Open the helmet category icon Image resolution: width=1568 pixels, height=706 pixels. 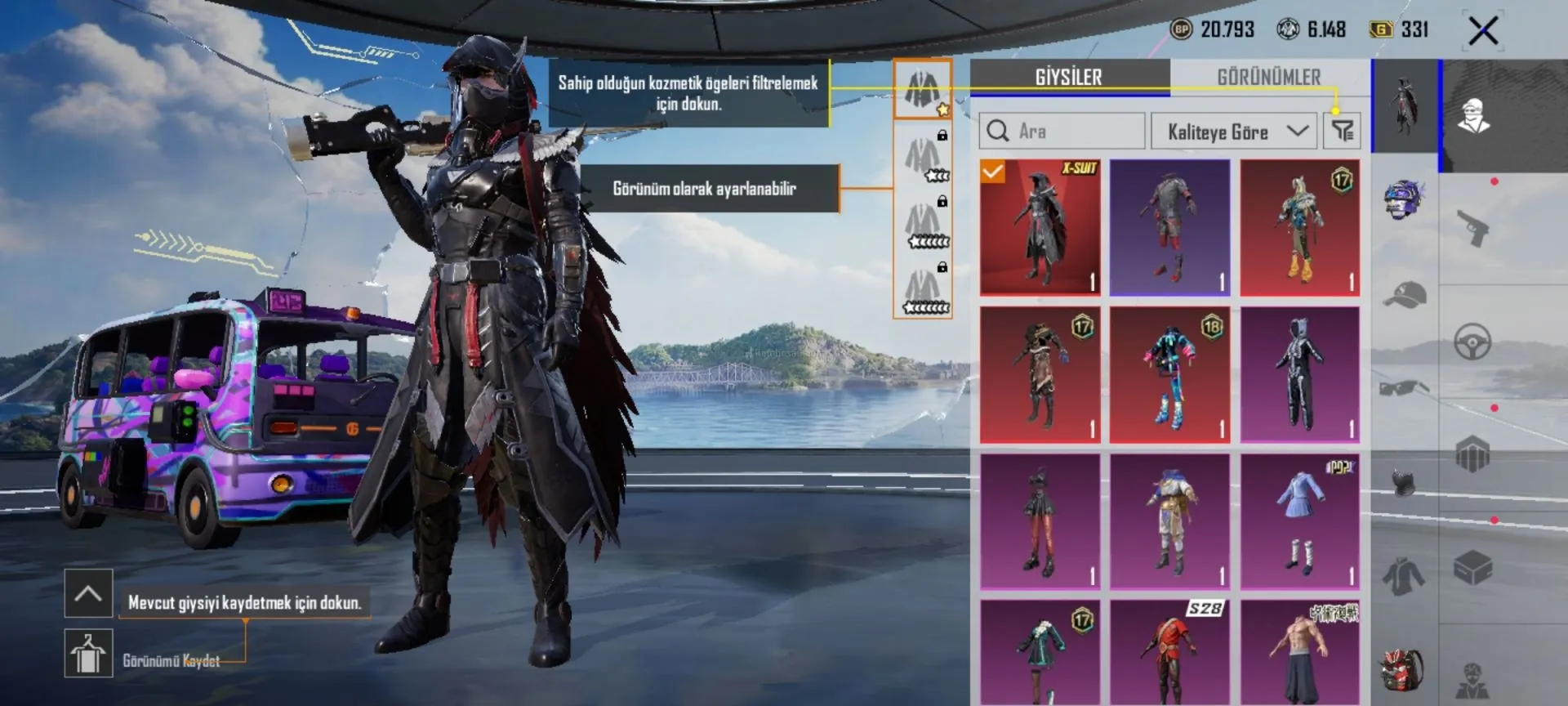[1404, 199]
